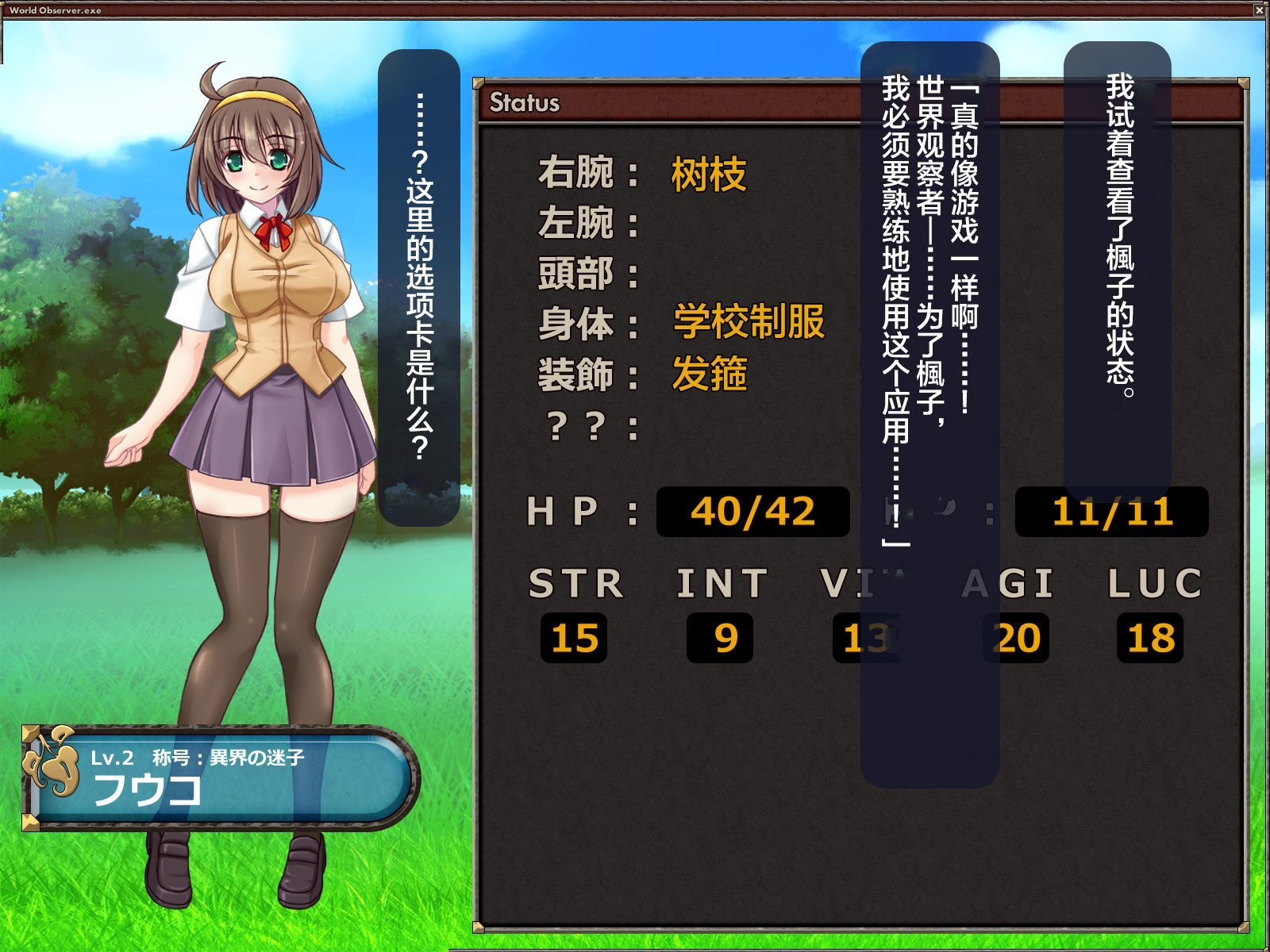Select the 发箍 accessory equipment slot
This screenshot has height=952, width=1270.
click(709, 374)
